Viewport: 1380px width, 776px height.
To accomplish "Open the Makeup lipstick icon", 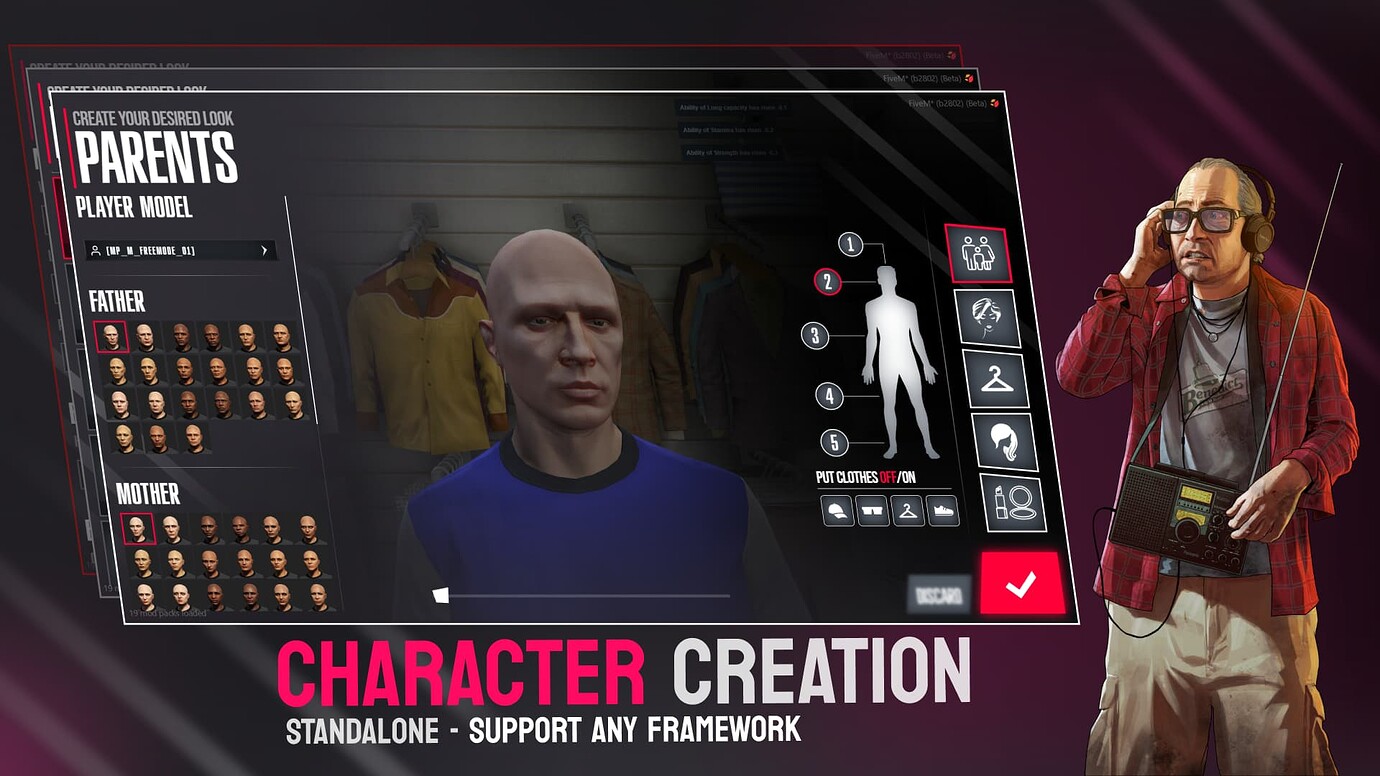I will (x=1012, y=502).
